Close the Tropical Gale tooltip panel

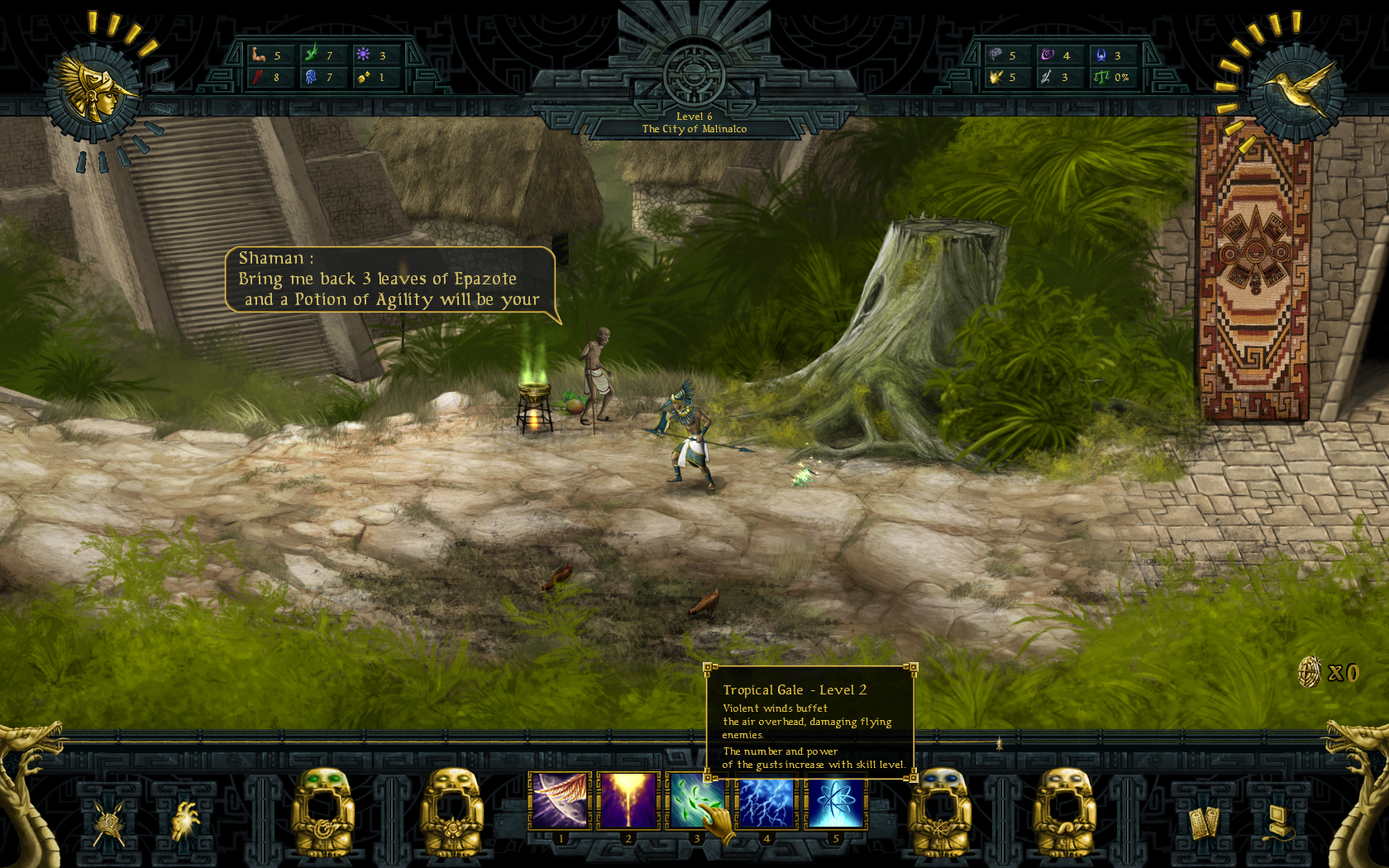(810, 723)
